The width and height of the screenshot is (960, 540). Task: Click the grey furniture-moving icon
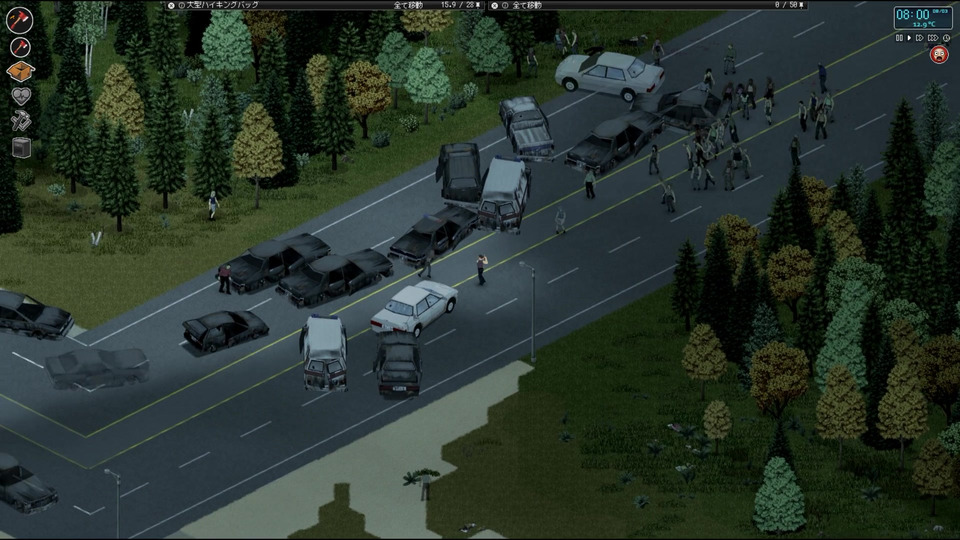(x=20, y=147)
